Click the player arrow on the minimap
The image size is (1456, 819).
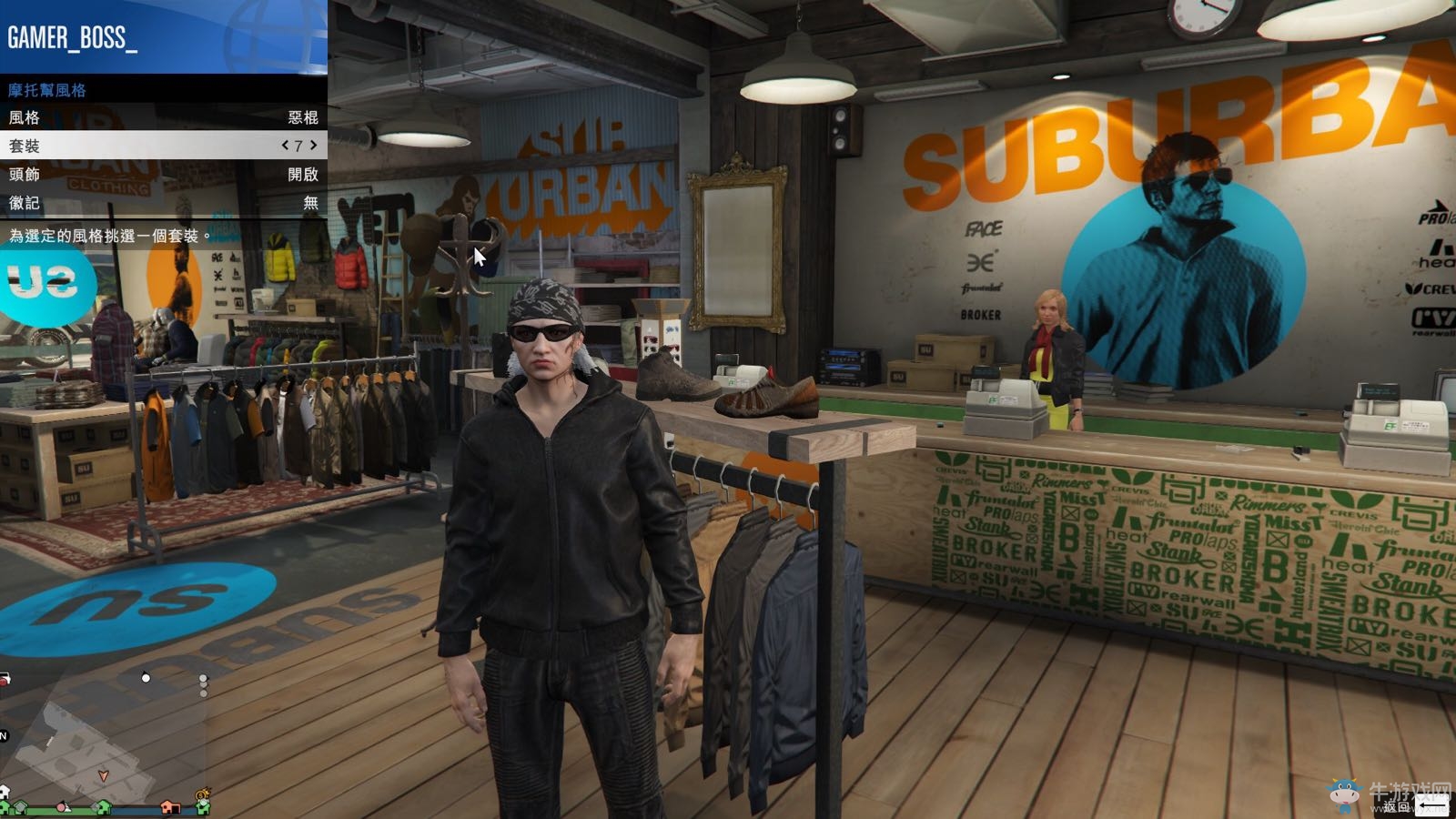click(104, 775)
